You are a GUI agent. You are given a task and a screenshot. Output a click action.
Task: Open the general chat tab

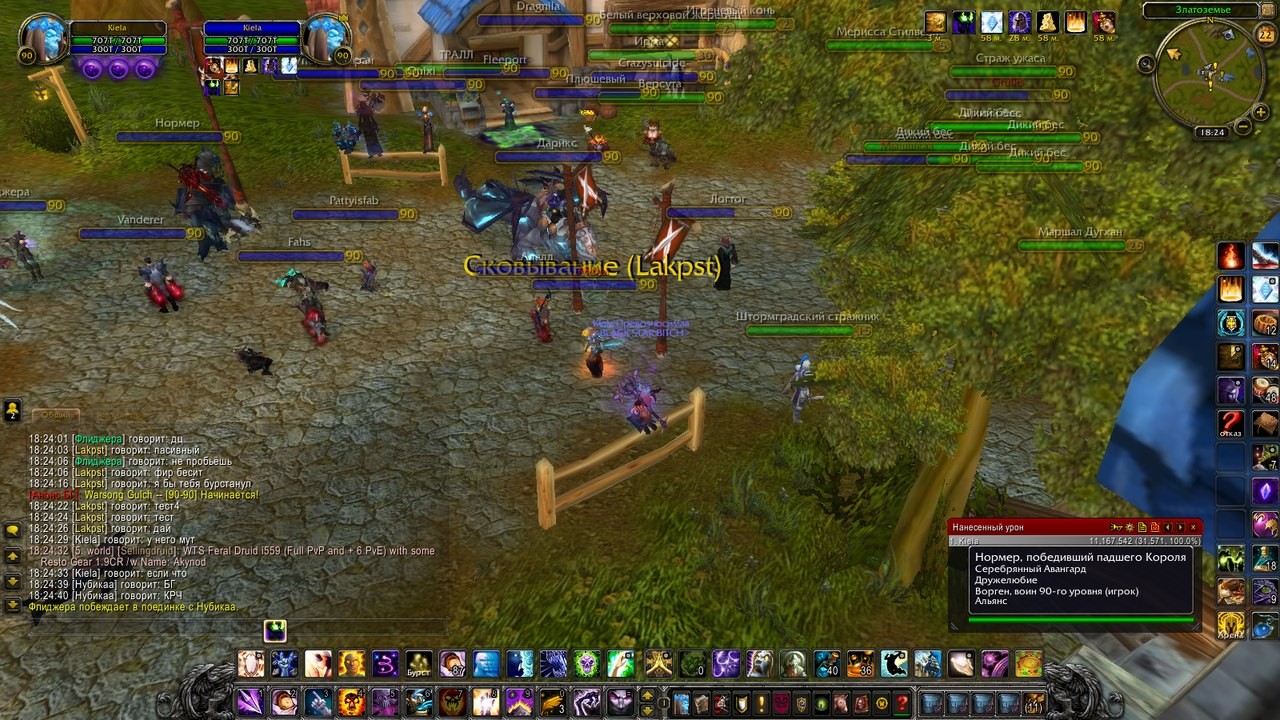point(55,414)
